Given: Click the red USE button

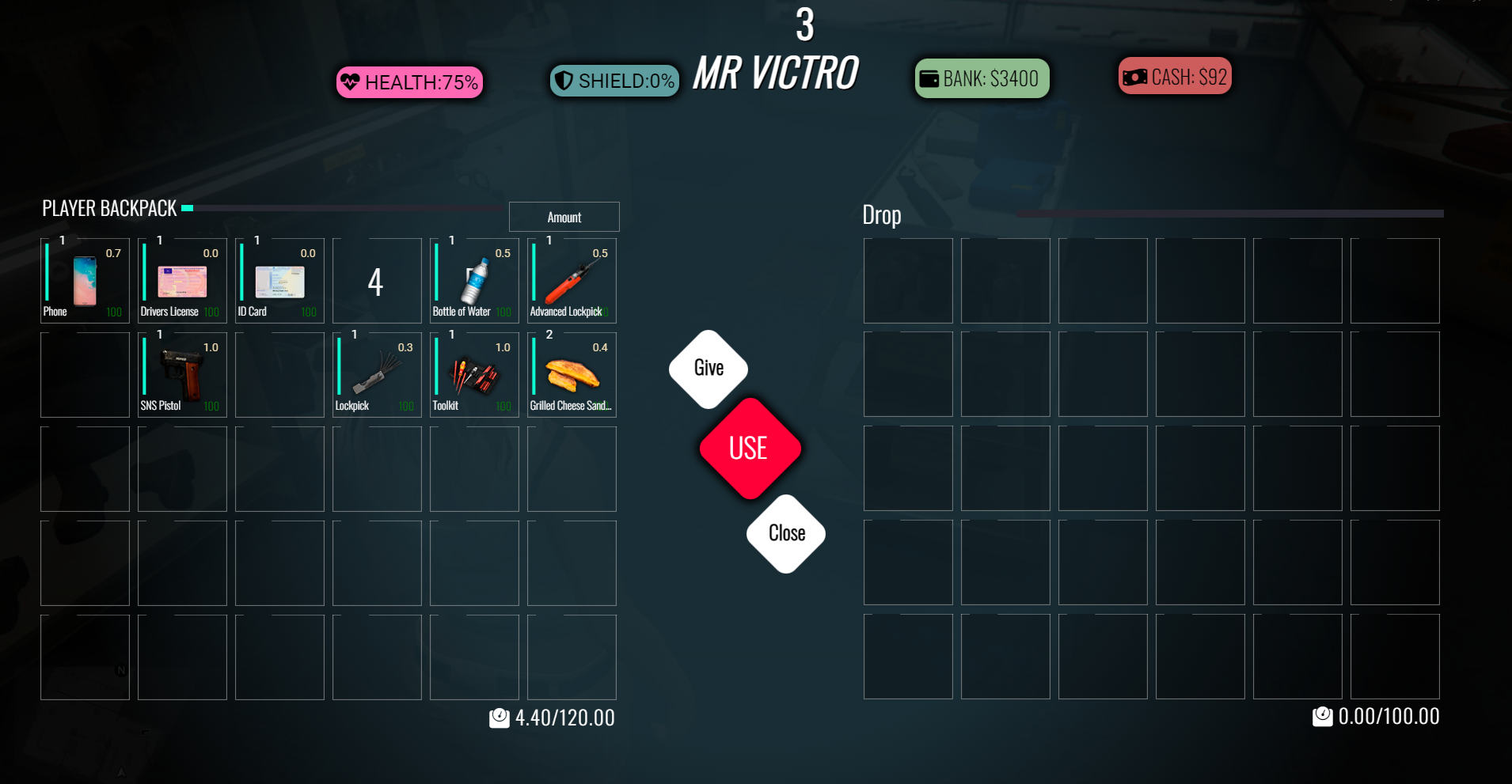Looking at the screenshot, I should point(749,449).
